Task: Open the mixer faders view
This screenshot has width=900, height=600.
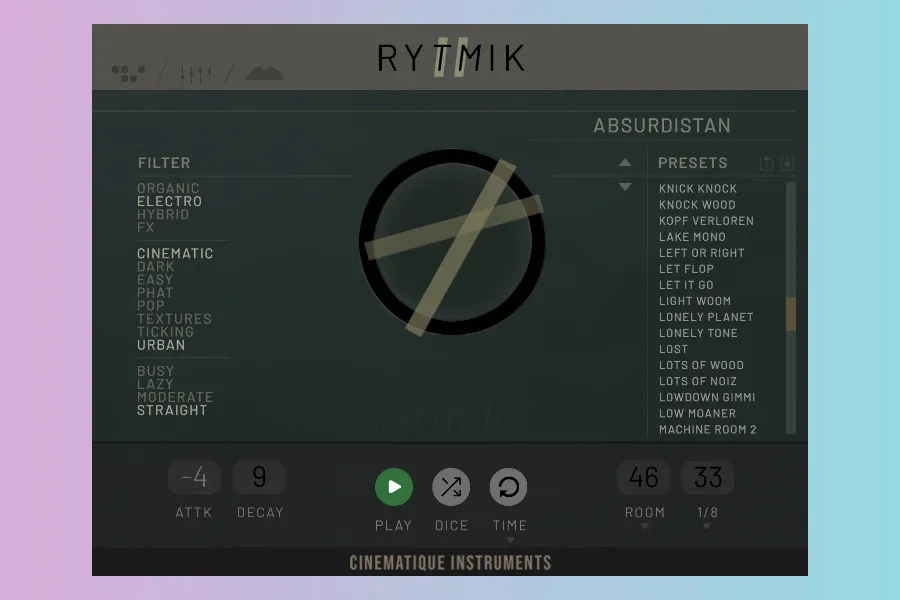Action: coord(195,74)
